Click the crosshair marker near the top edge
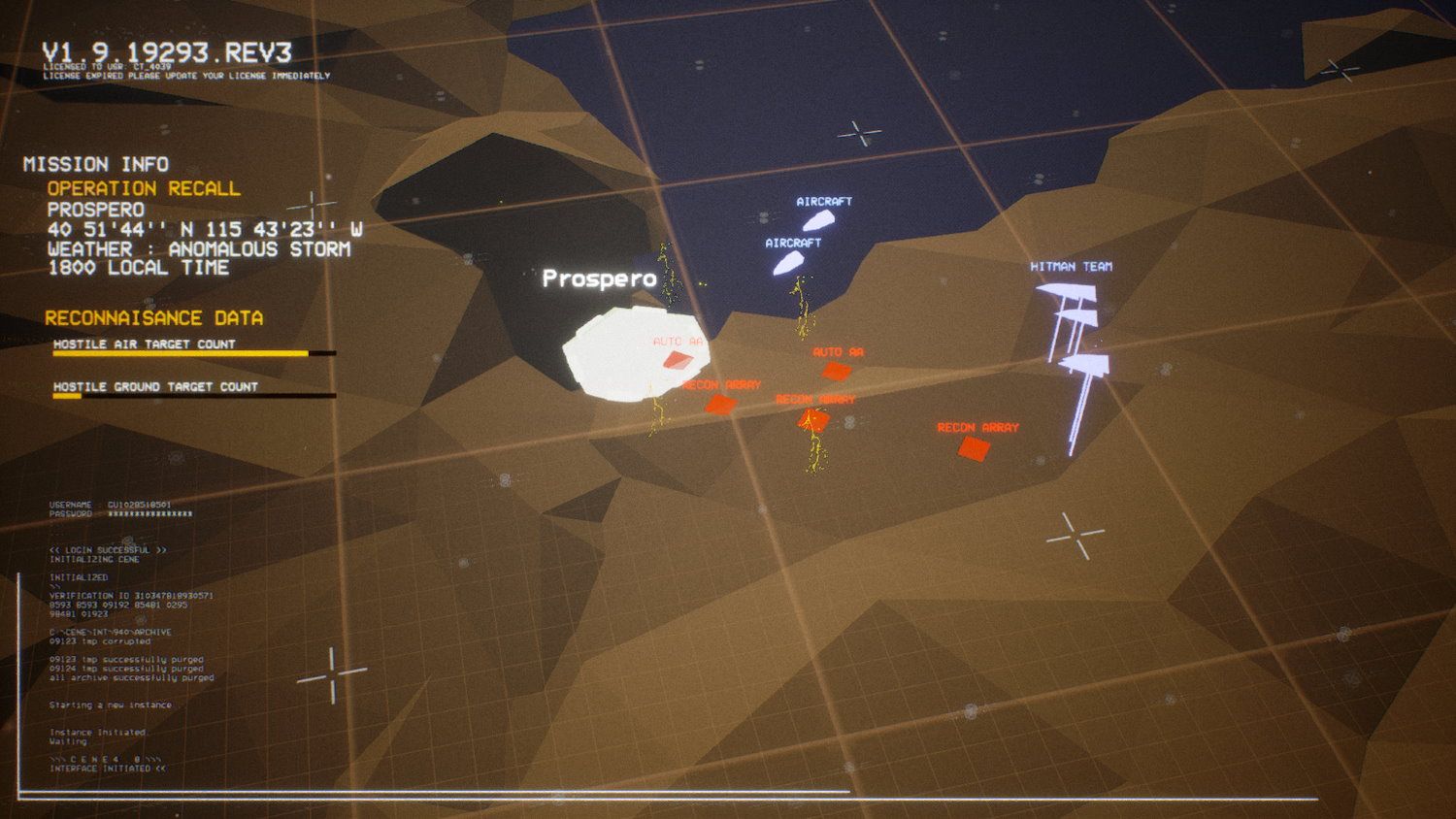Image resolution: width=1456 pixels, height=819 pixels. [x=862, y=133]
